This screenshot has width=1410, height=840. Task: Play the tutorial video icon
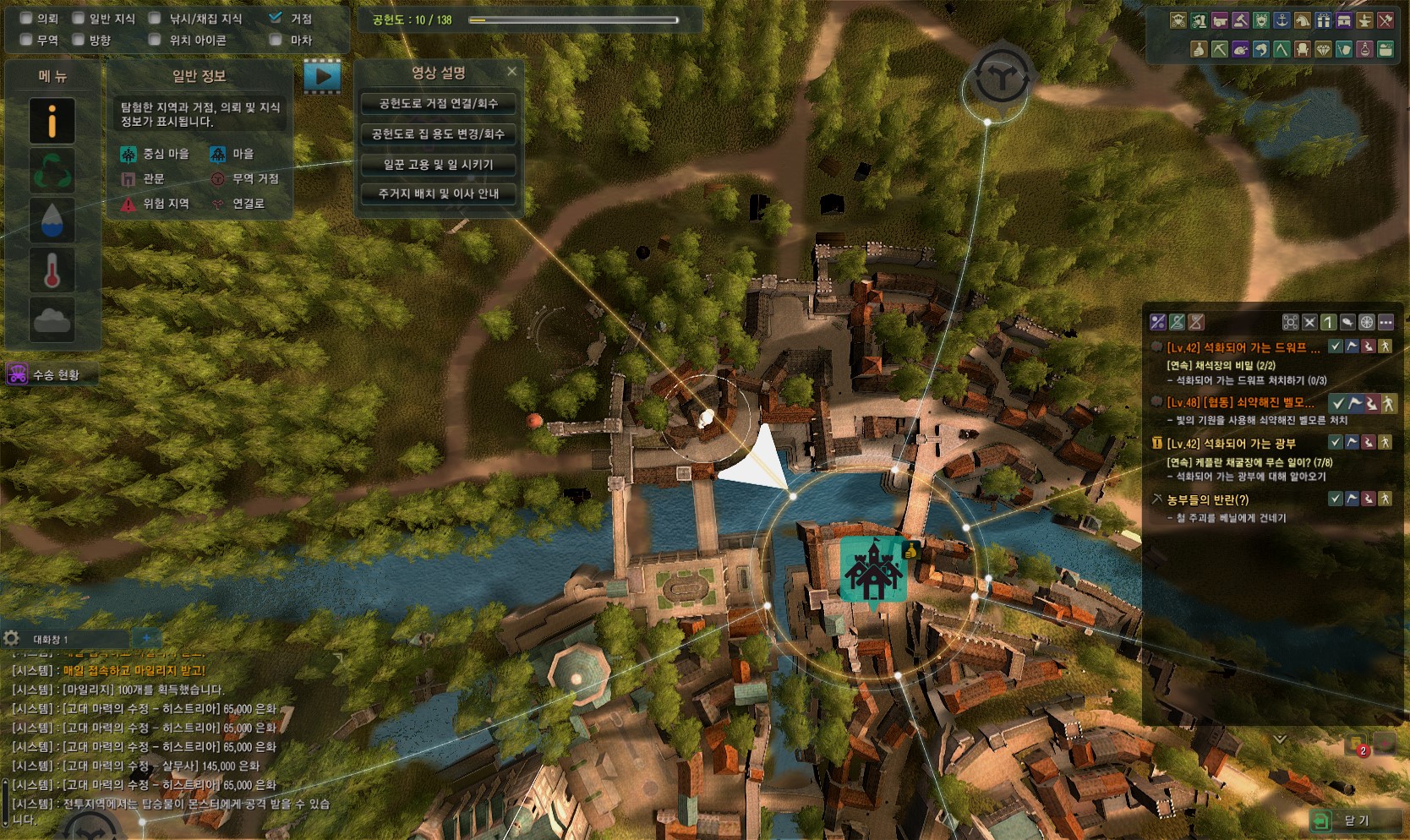pos(323,76)
